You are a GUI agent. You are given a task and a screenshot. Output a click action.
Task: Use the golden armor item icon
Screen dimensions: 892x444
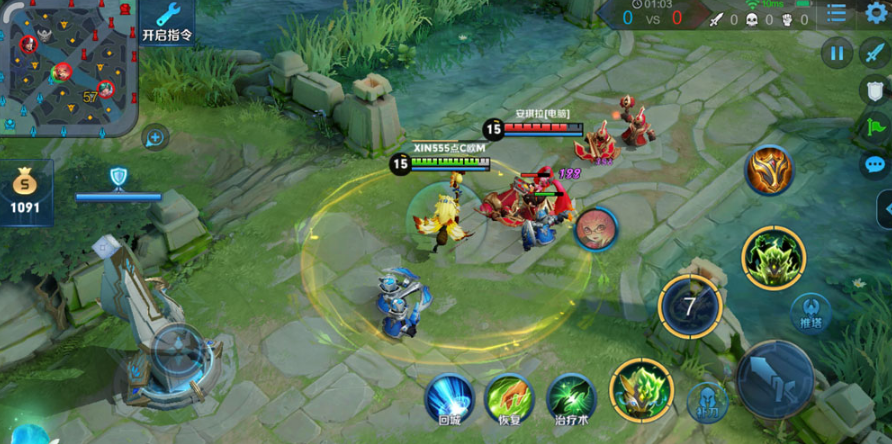click(x=769, y=170)
